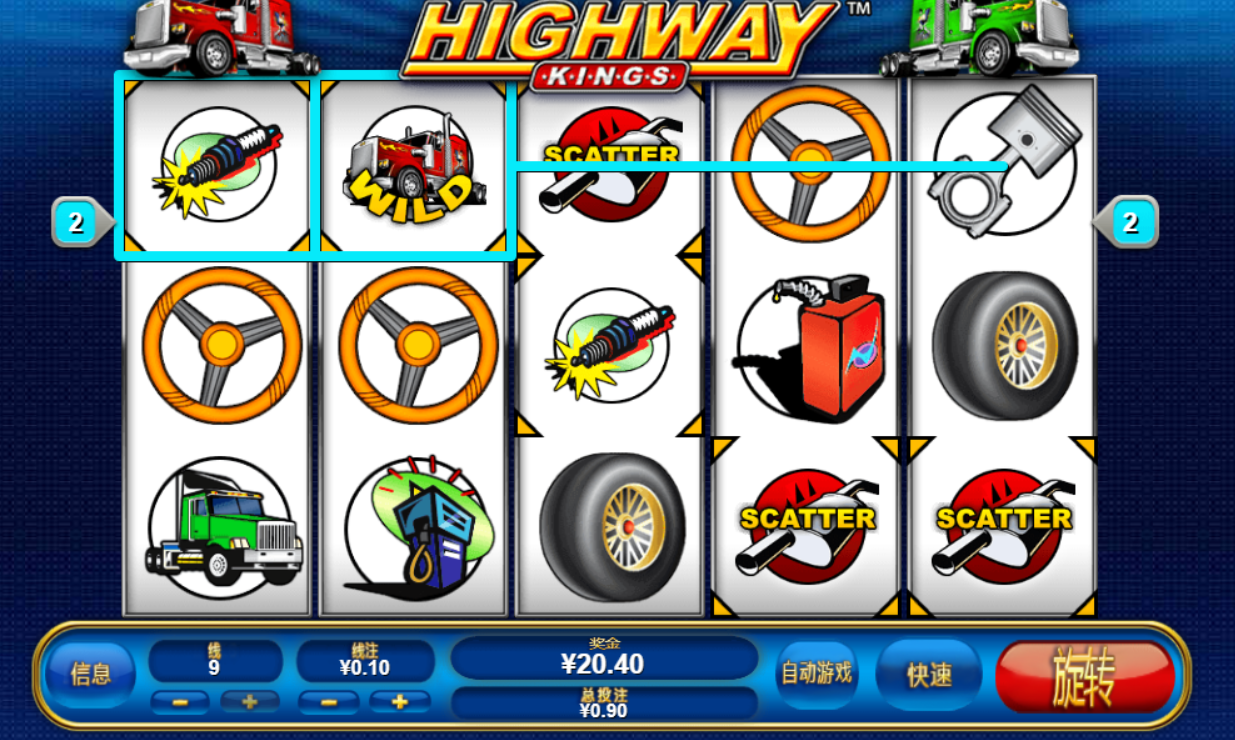Image resolution: width=1235 pixels, height=740 pixels.
Task: Spin the reels with the red 旋转 button
Action: (x=1085, y=677)
